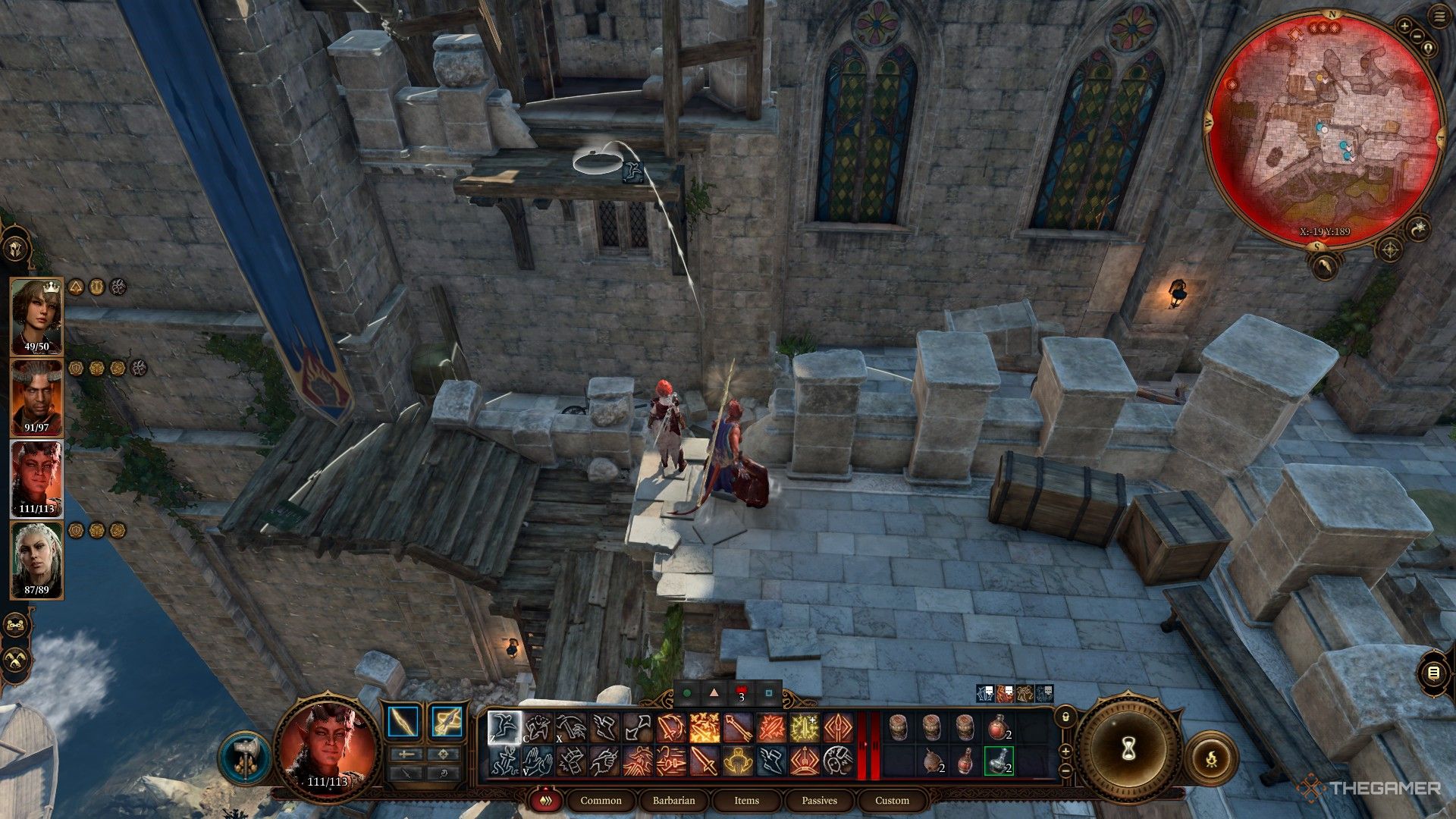This screenshot has width=1456, height=819.
Task: Zoom in on the minimap
Action: tap(1404, 27)
